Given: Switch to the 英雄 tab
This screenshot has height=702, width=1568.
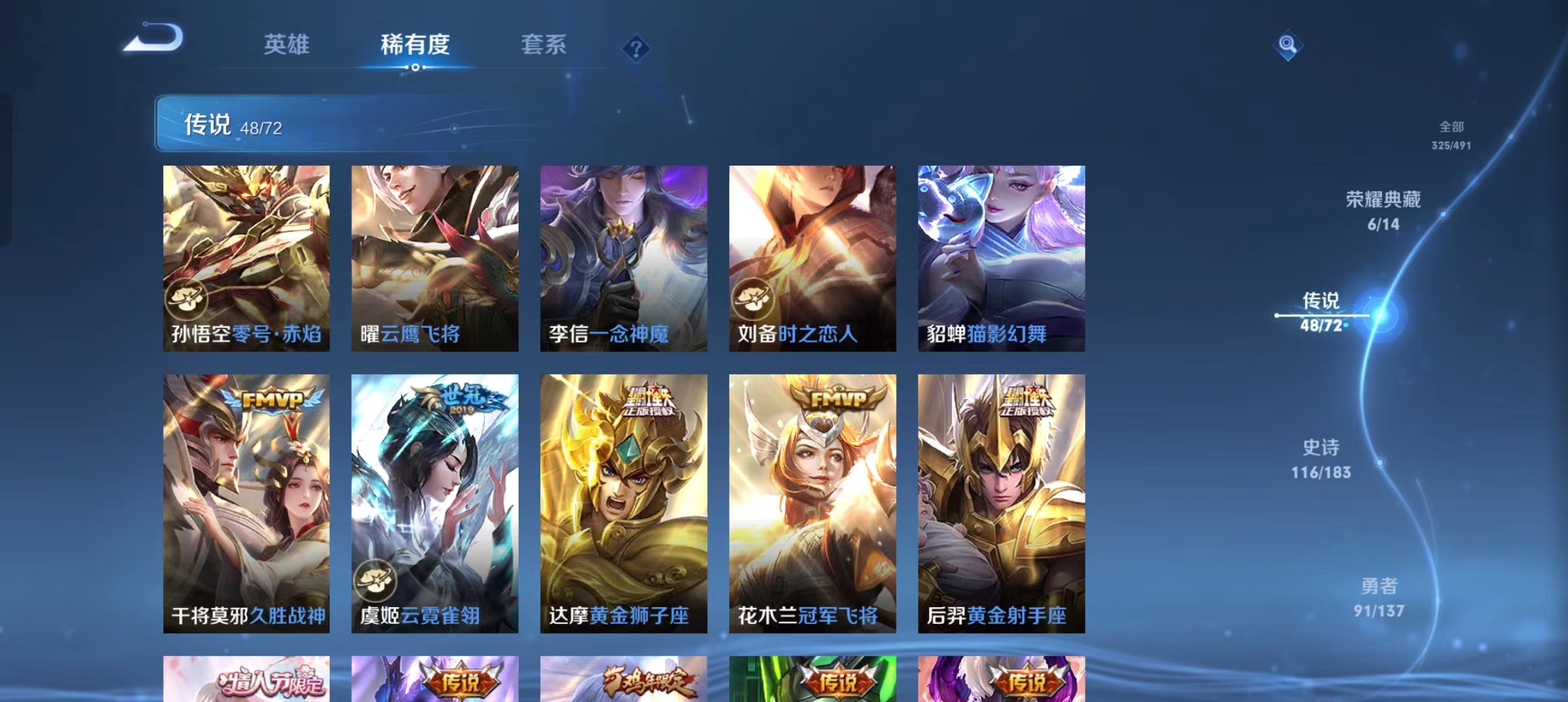Looking at the screenshot, I should tap(287, 45).
